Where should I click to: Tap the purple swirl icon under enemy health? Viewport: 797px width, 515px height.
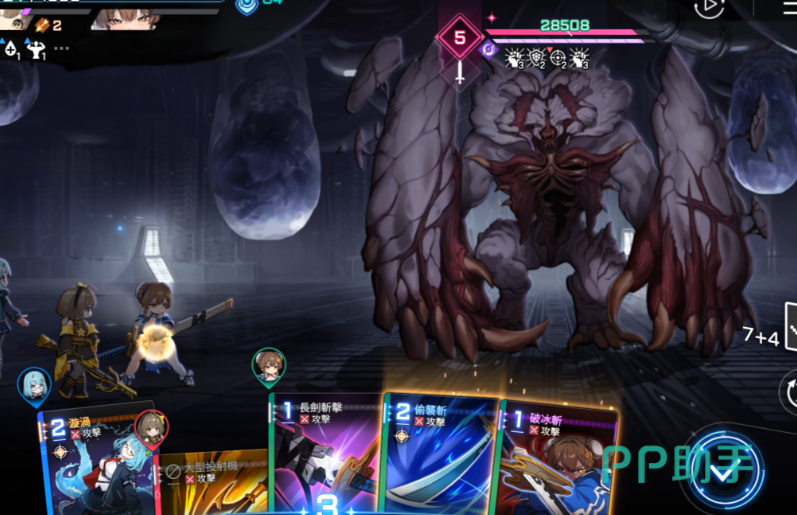[x=489, y=47]
